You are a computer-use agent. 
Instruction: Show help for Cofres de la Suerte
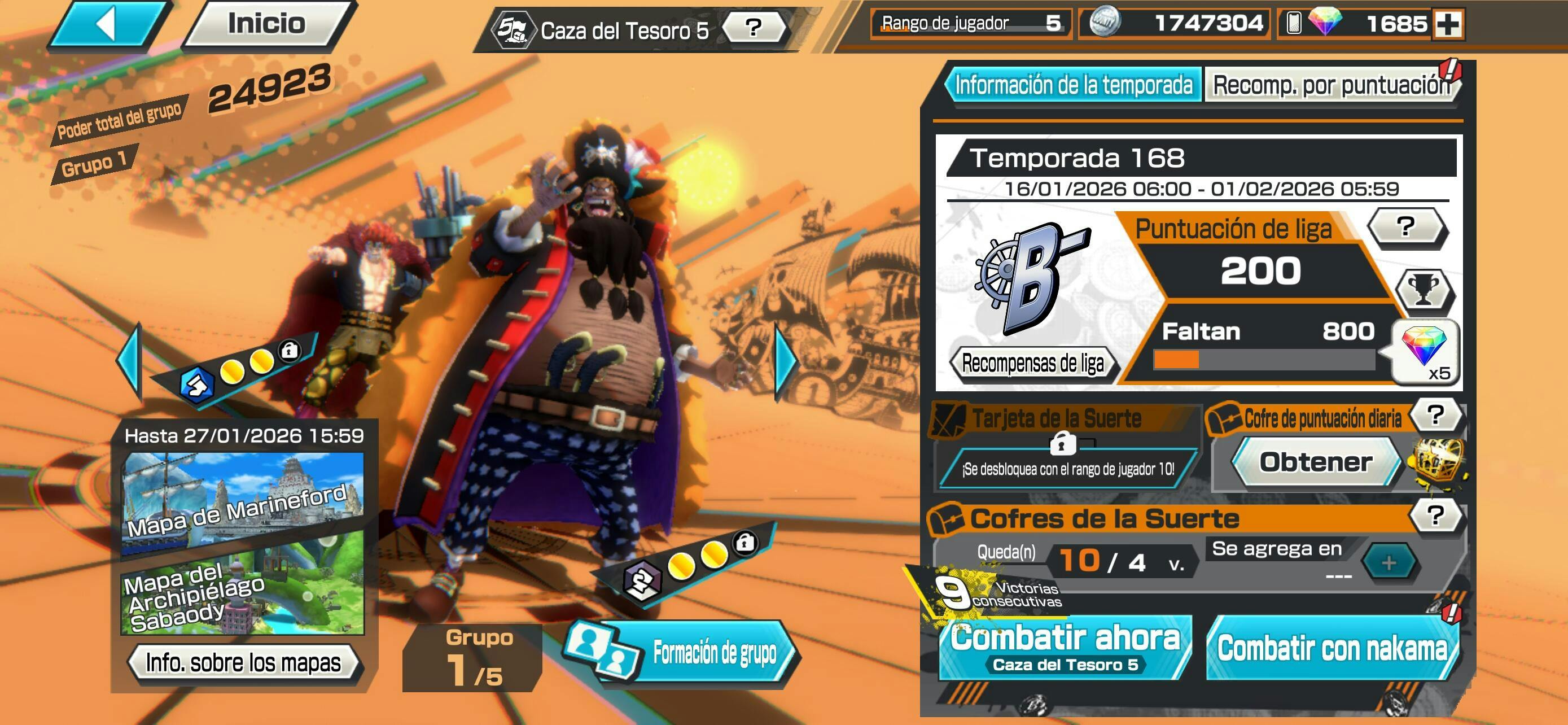(1436, 516)
